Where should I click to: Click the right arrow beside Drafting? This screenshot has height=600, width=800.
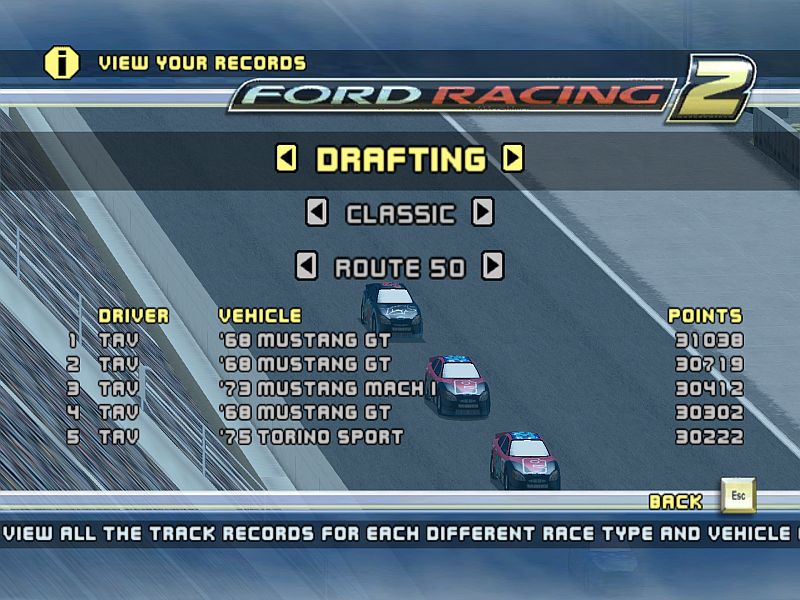pyautogui.click(x=513, y=158)
